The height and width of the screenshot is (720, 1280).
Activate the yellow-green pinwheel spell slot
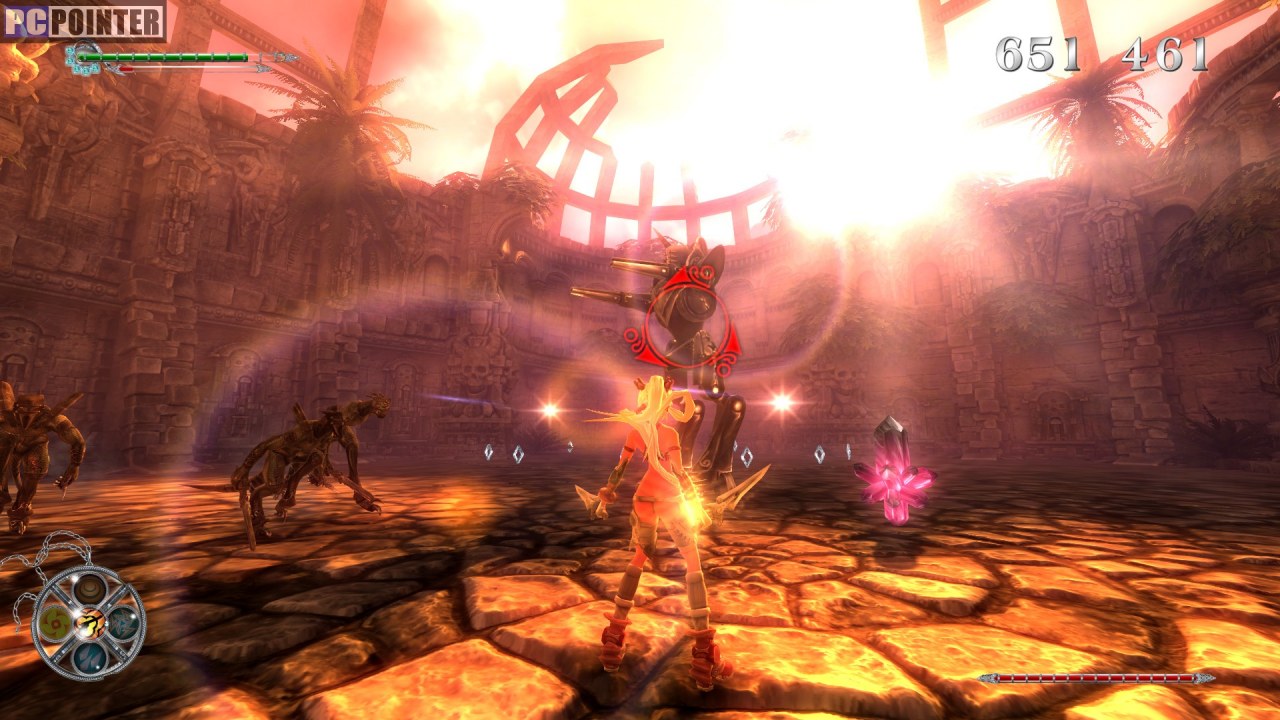[54, 622]
